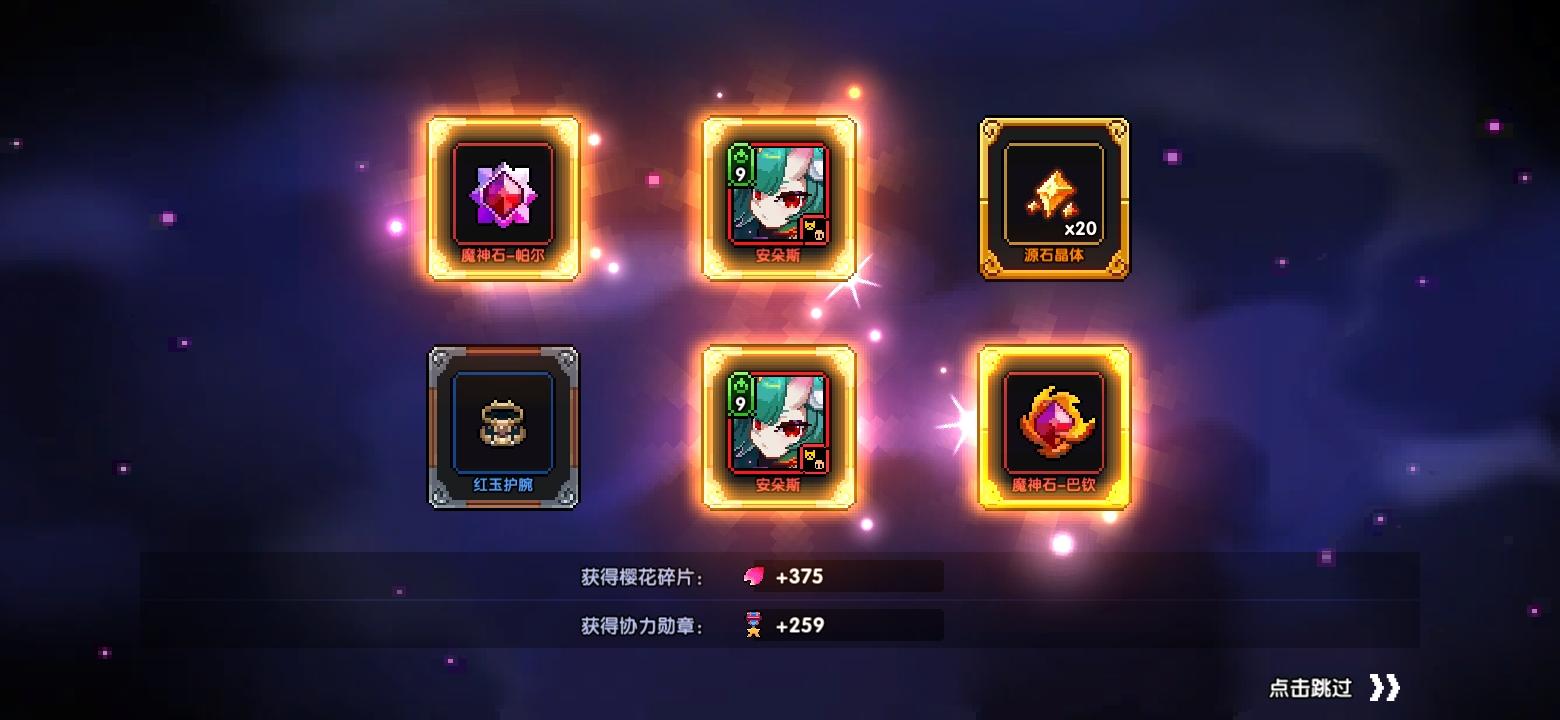Click the 魔神石-帕尔 name label
Screen dimensions: 1560x720
503,258
